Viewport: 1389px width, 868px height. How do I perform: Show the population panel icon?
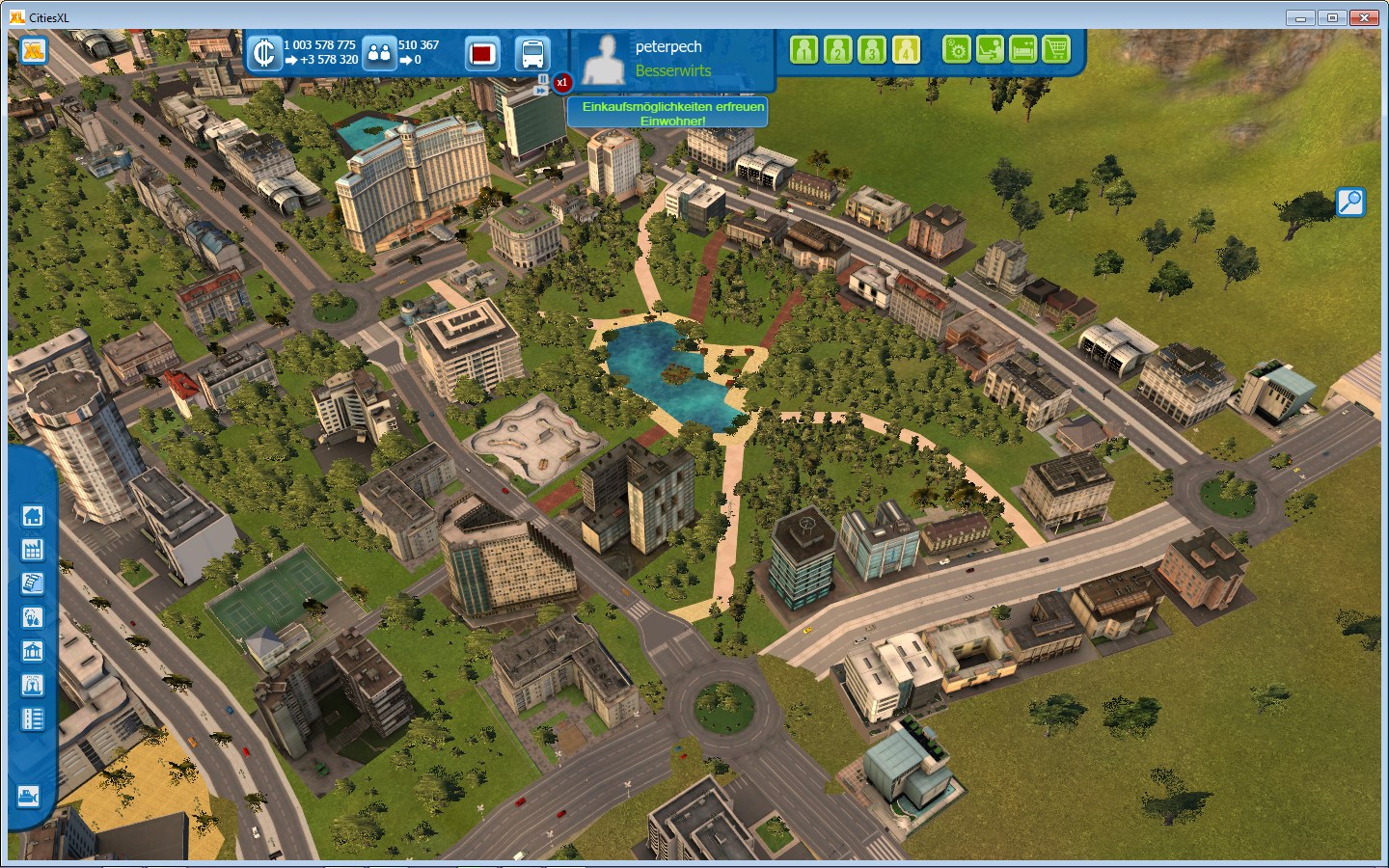[379, 53]
